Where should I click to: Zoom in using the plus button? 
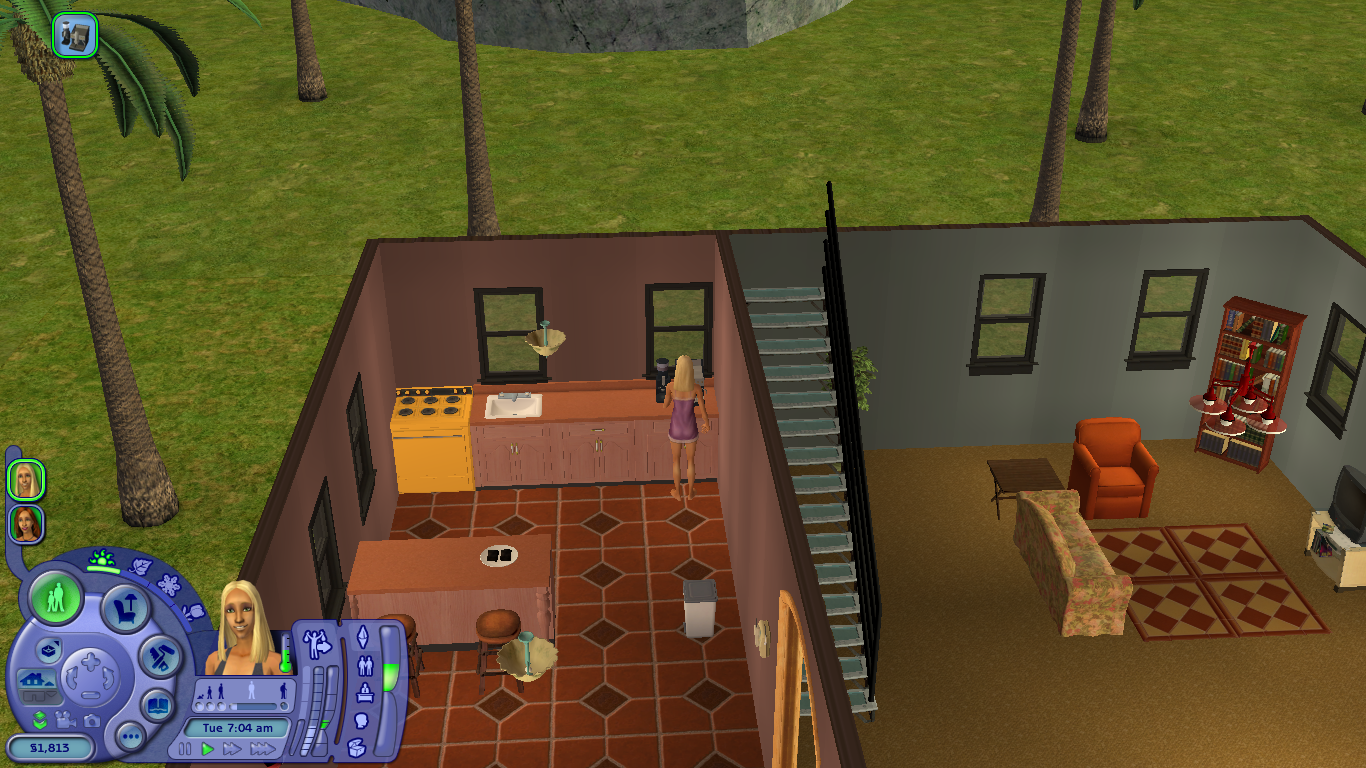(x=91, y=661)
